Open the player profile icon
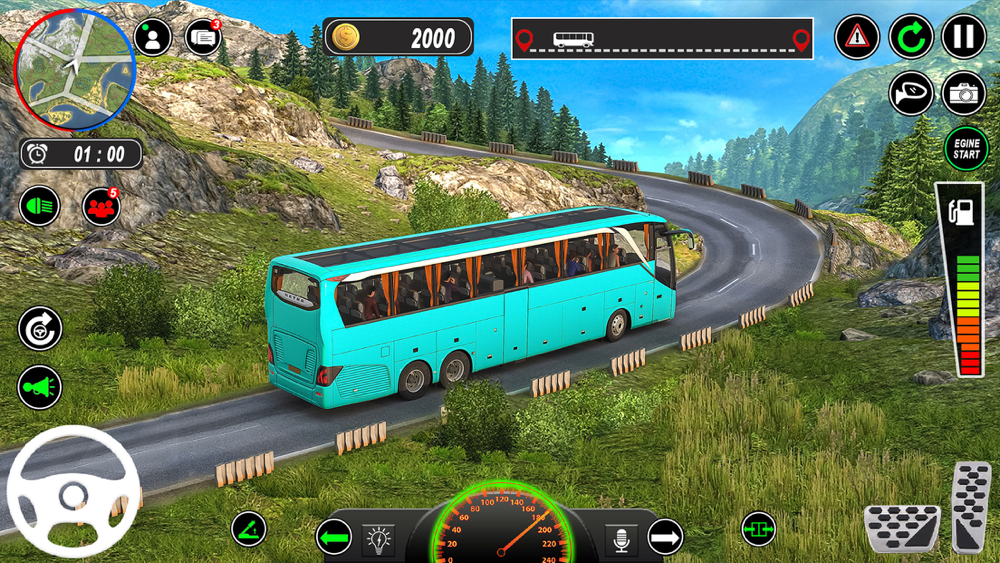This screenshot has height=563, width=1000. [153, 37]
